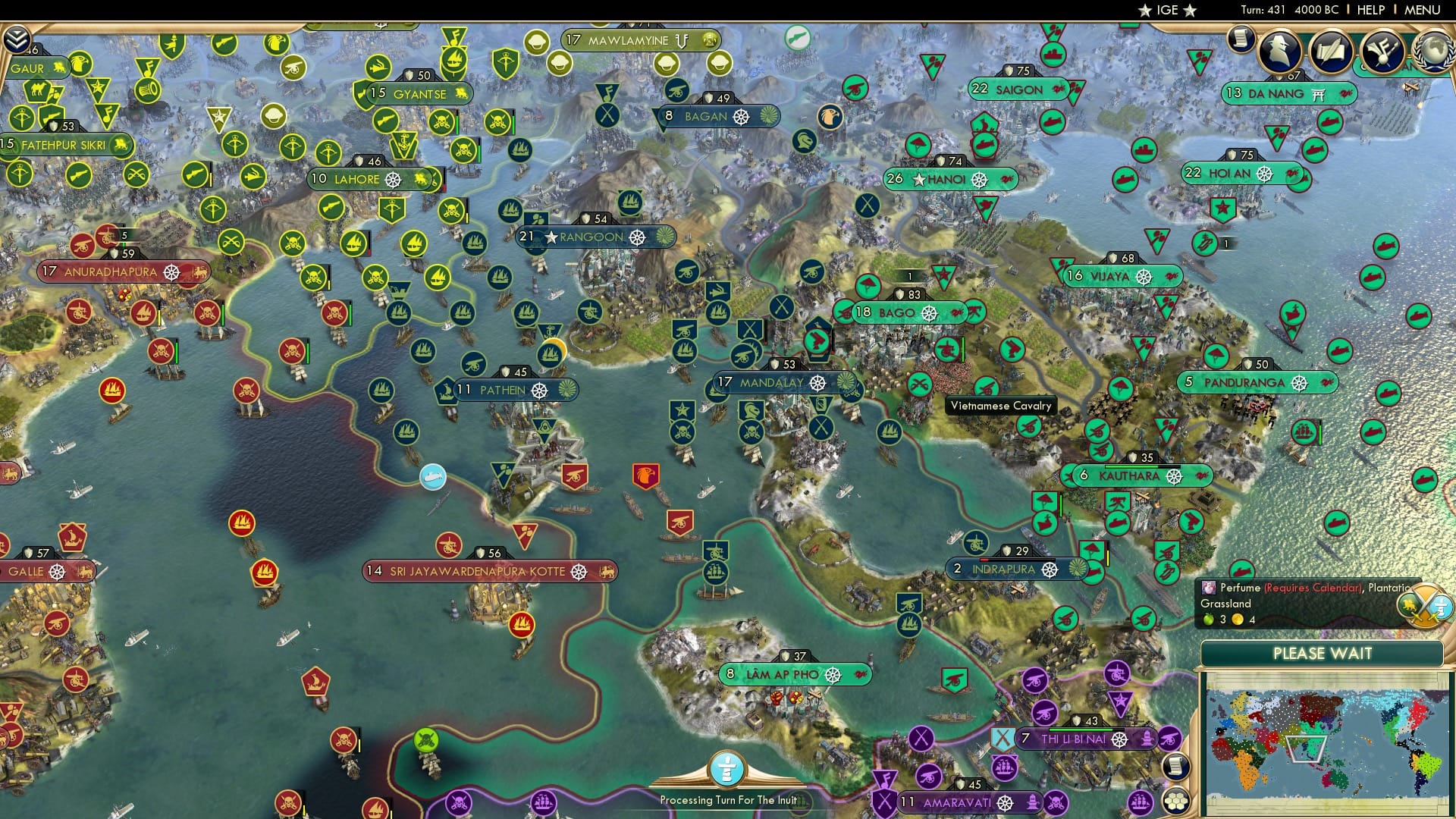Toggle the notification stack collapse chevron top-left
Viewport: 1456px width, 819px height.
pyautogui.click(x=17, y=39)
